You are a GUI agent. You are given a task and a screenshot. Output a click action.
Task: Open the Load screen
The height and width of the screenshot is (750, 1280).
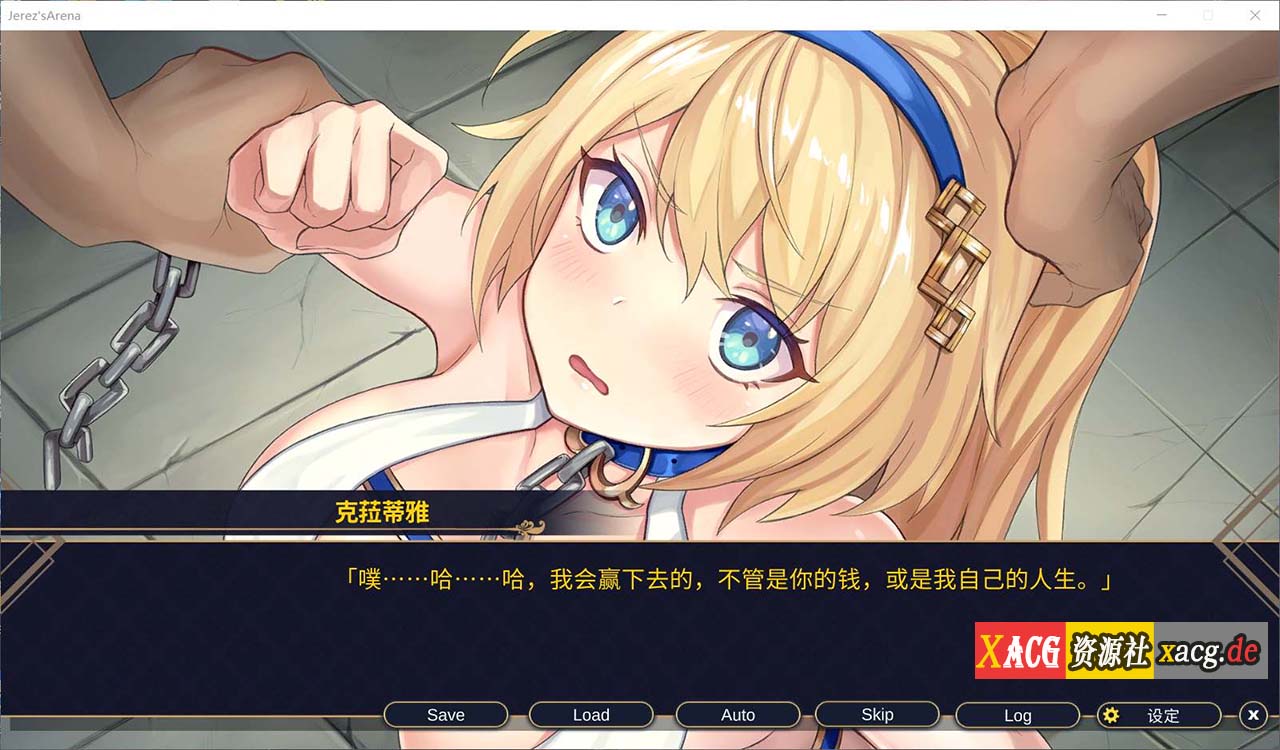coord(590,714)
